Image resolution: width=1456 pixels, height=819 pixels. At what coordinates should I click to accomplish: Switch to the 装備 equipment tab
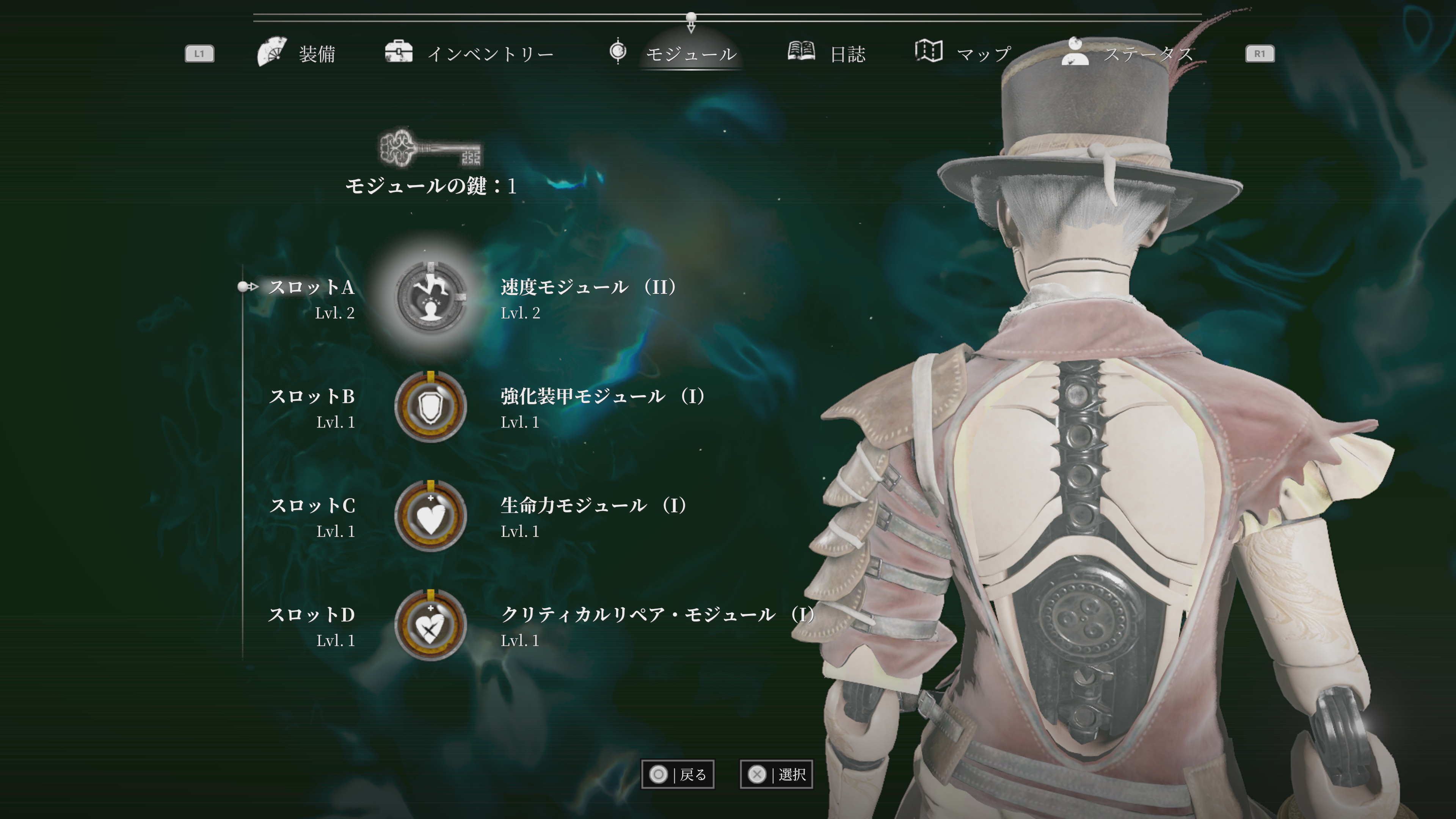[x=297, y=54]
